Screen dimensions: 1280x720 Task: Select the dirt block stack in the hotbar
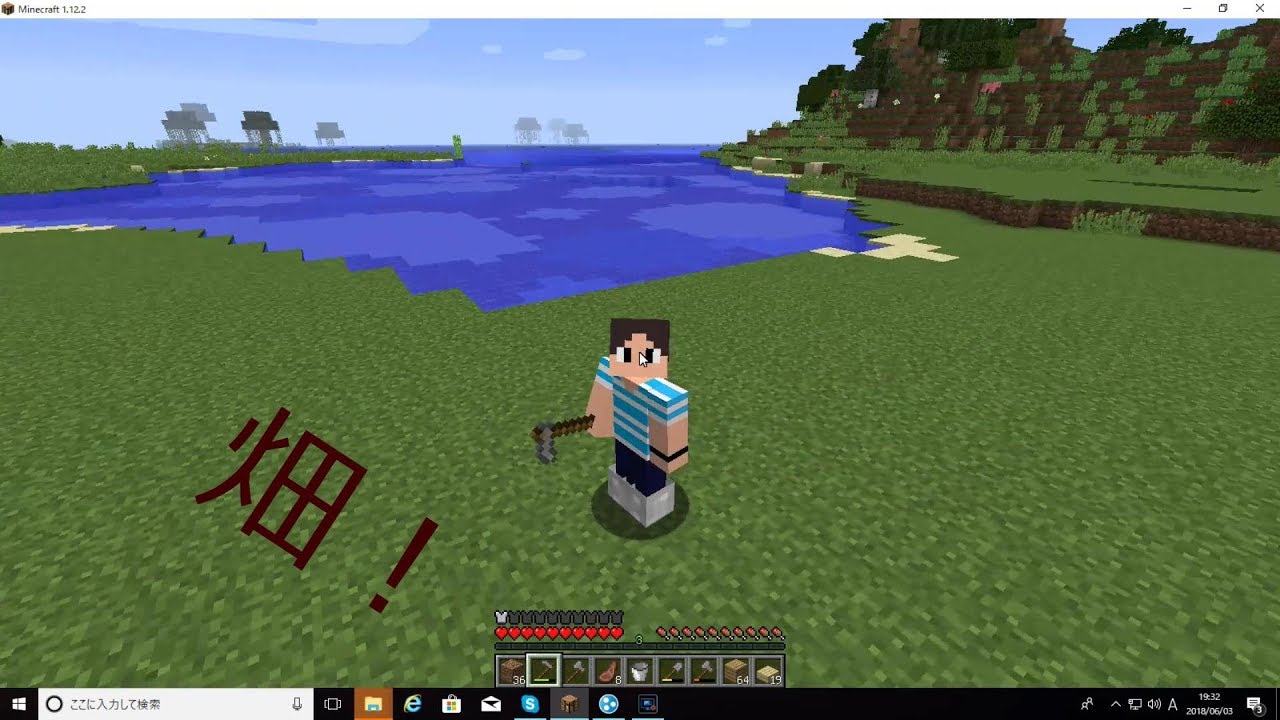tap(511, 670)
